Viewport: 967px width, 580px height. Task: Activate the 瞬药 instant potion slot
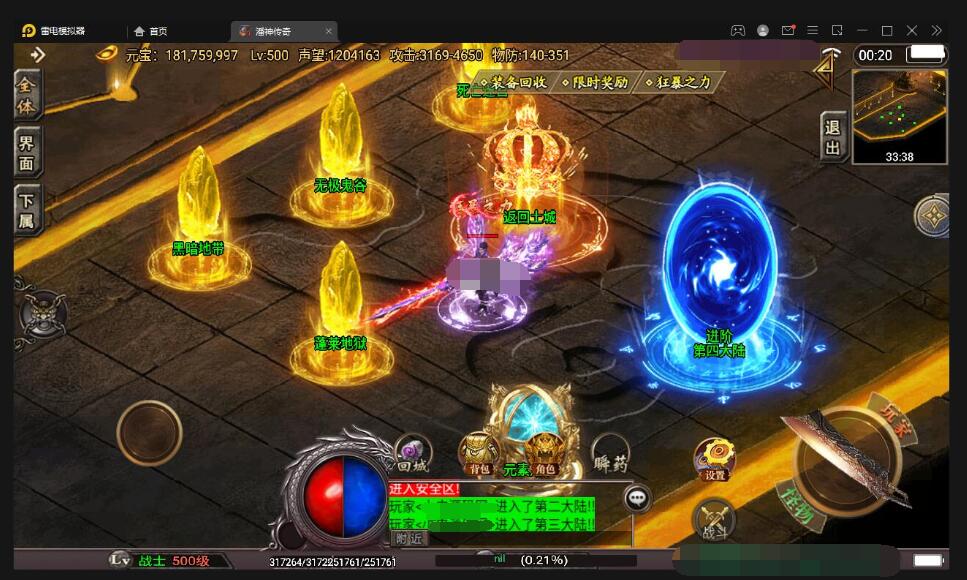pos(609,455)
